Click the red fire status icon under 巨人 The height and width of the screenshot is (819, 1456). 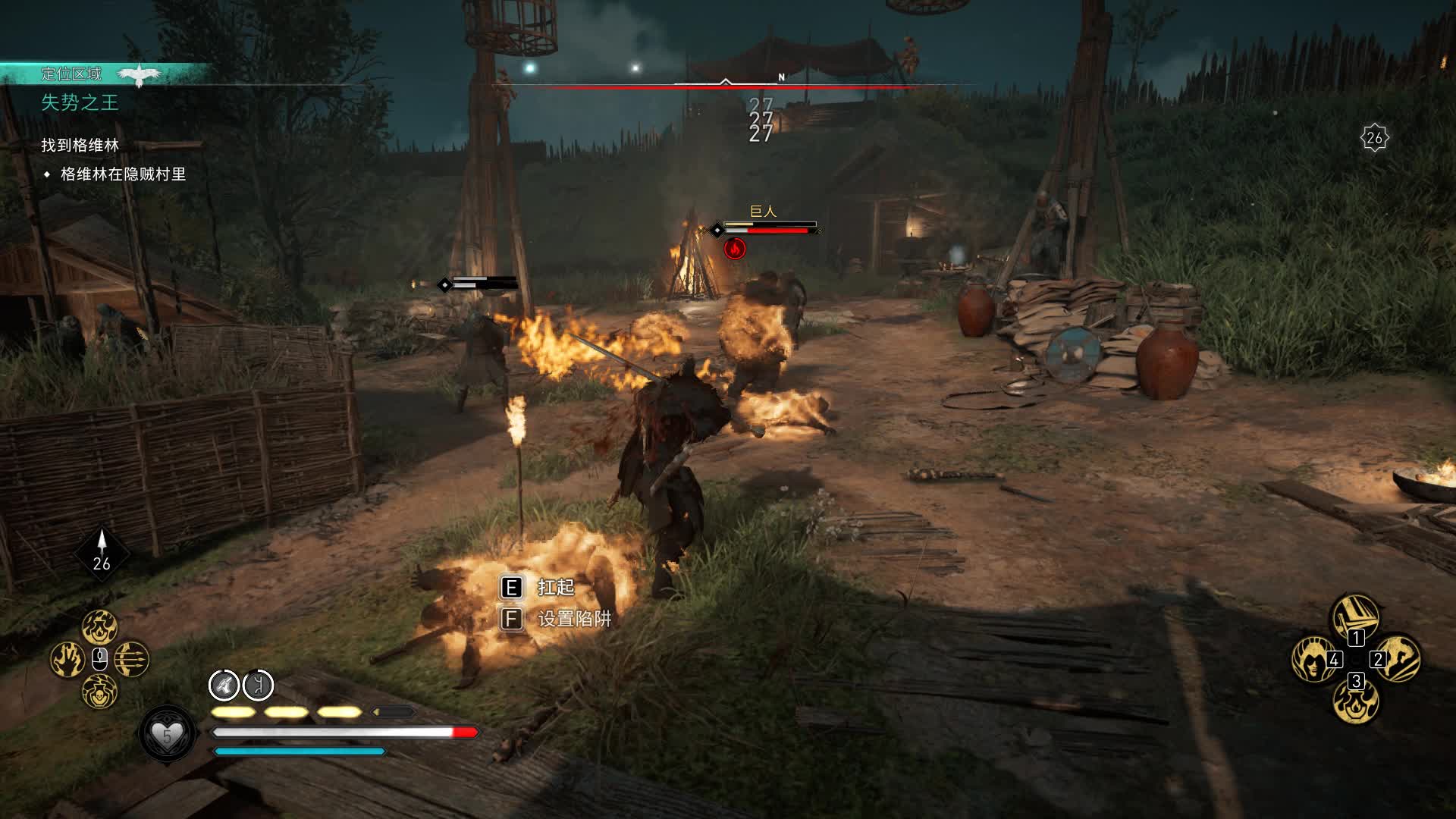734,248
